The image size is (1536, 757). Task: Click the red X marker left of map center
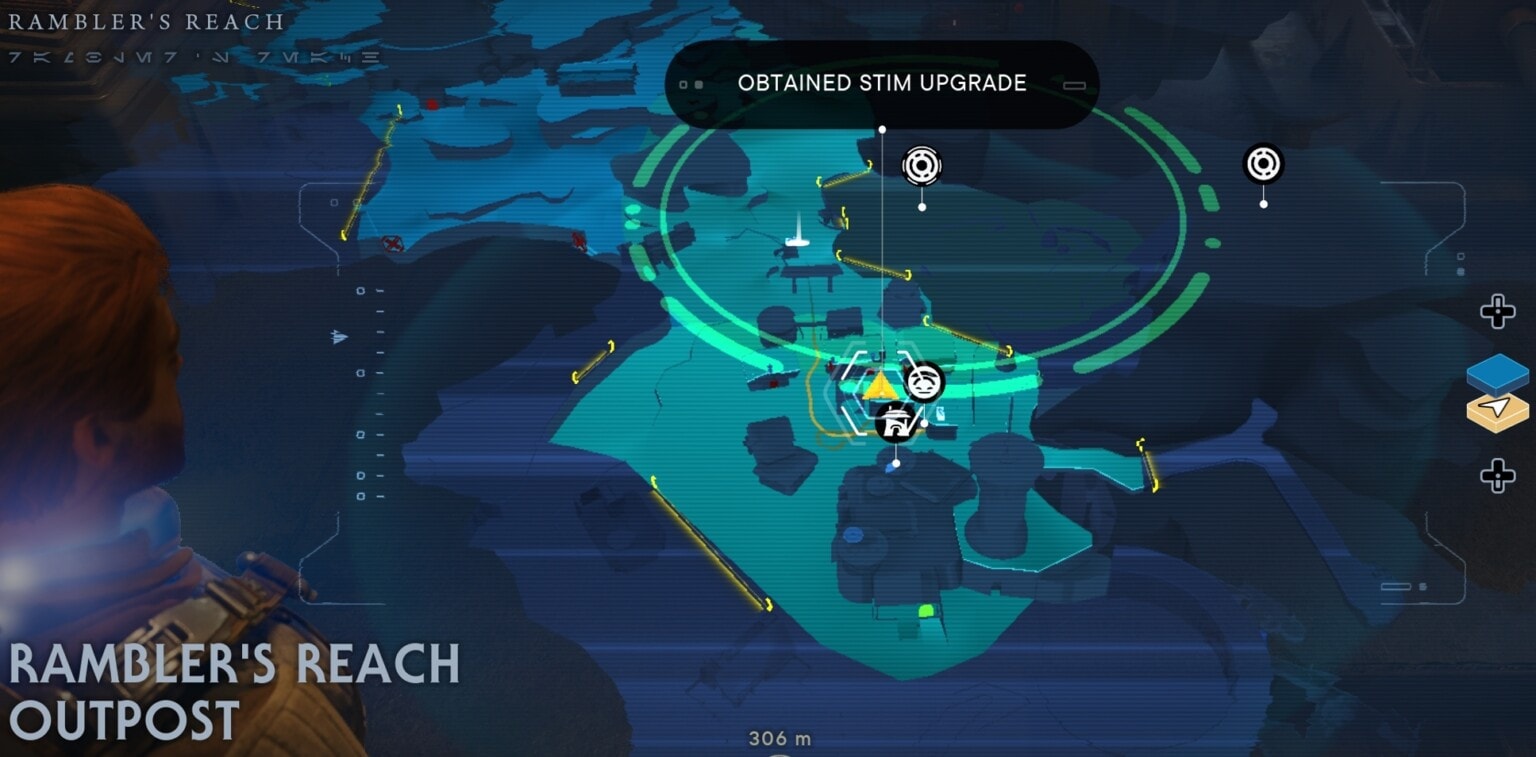pos(578,240)
